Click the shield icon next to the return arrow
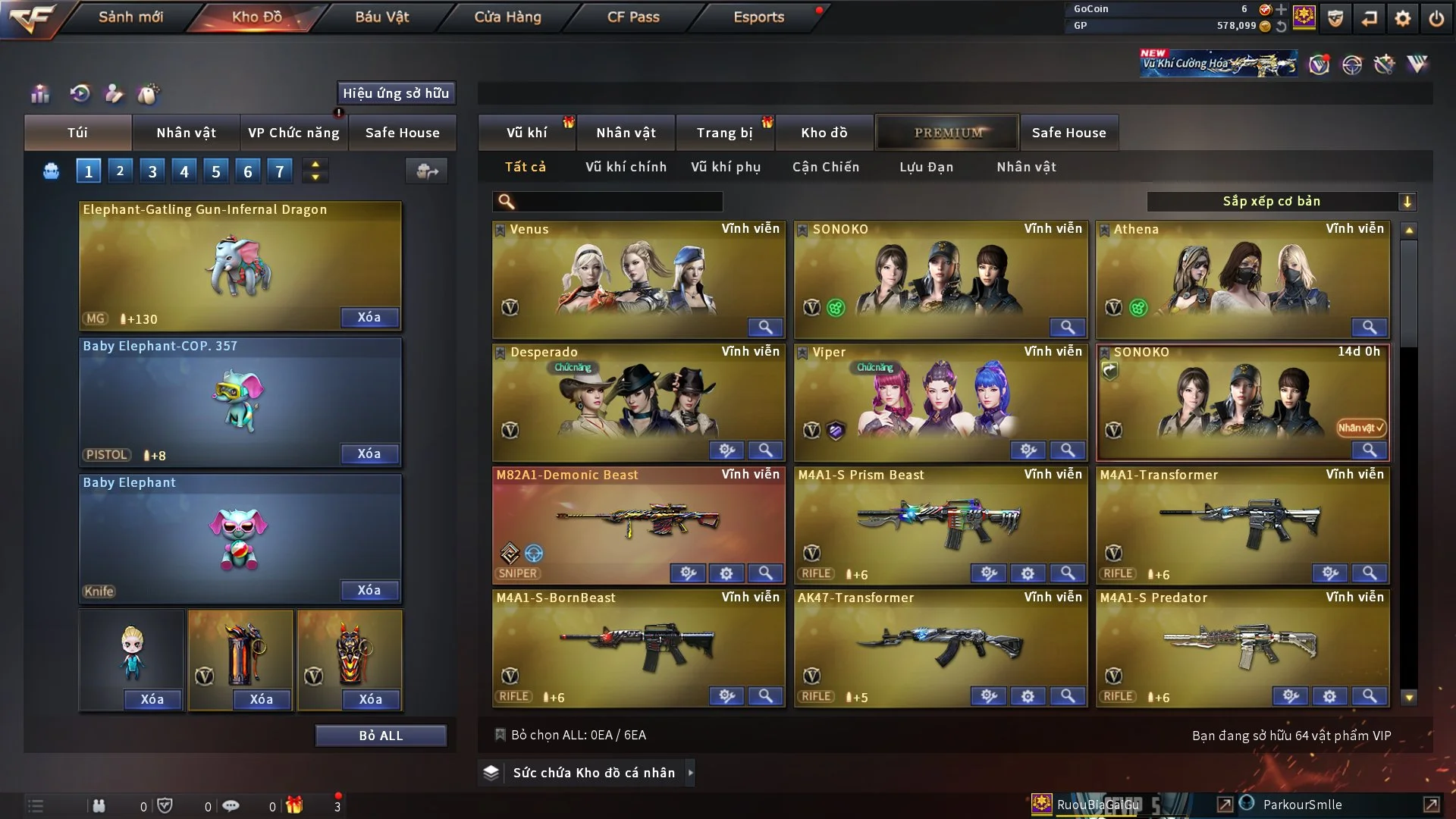The height and width of the screenshot is (819, 1456). pyautogui.click(x=1335, y=17)
